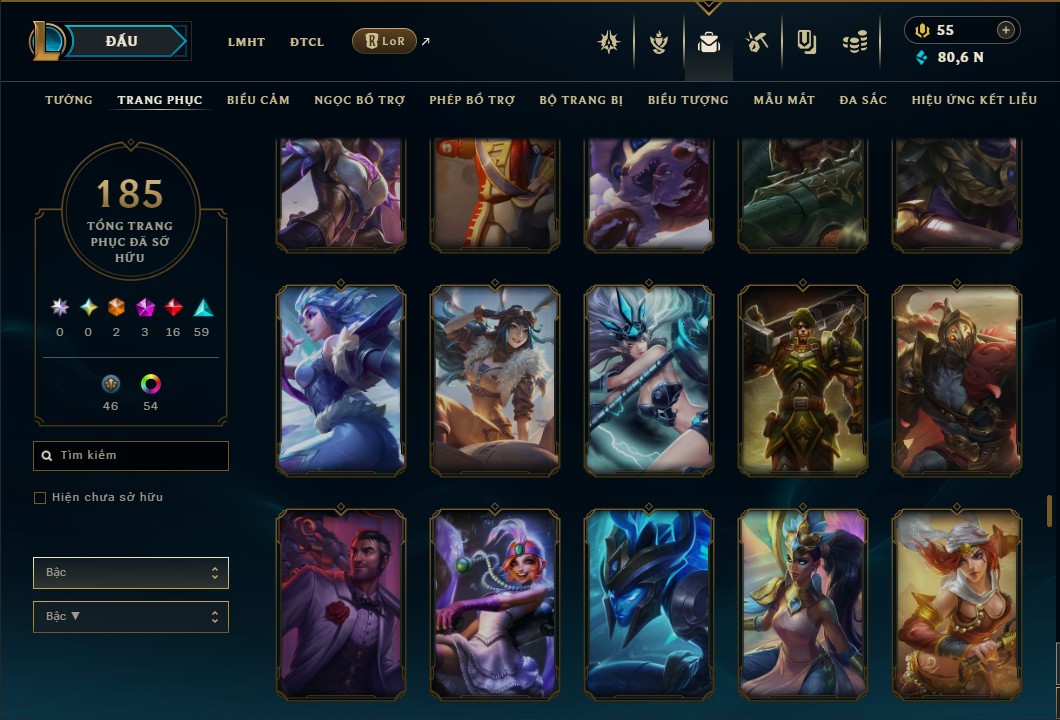Open the Bậc ▼ sort dropdown
Viewport: 1060px width, 720px height.
tap(131, 617)
